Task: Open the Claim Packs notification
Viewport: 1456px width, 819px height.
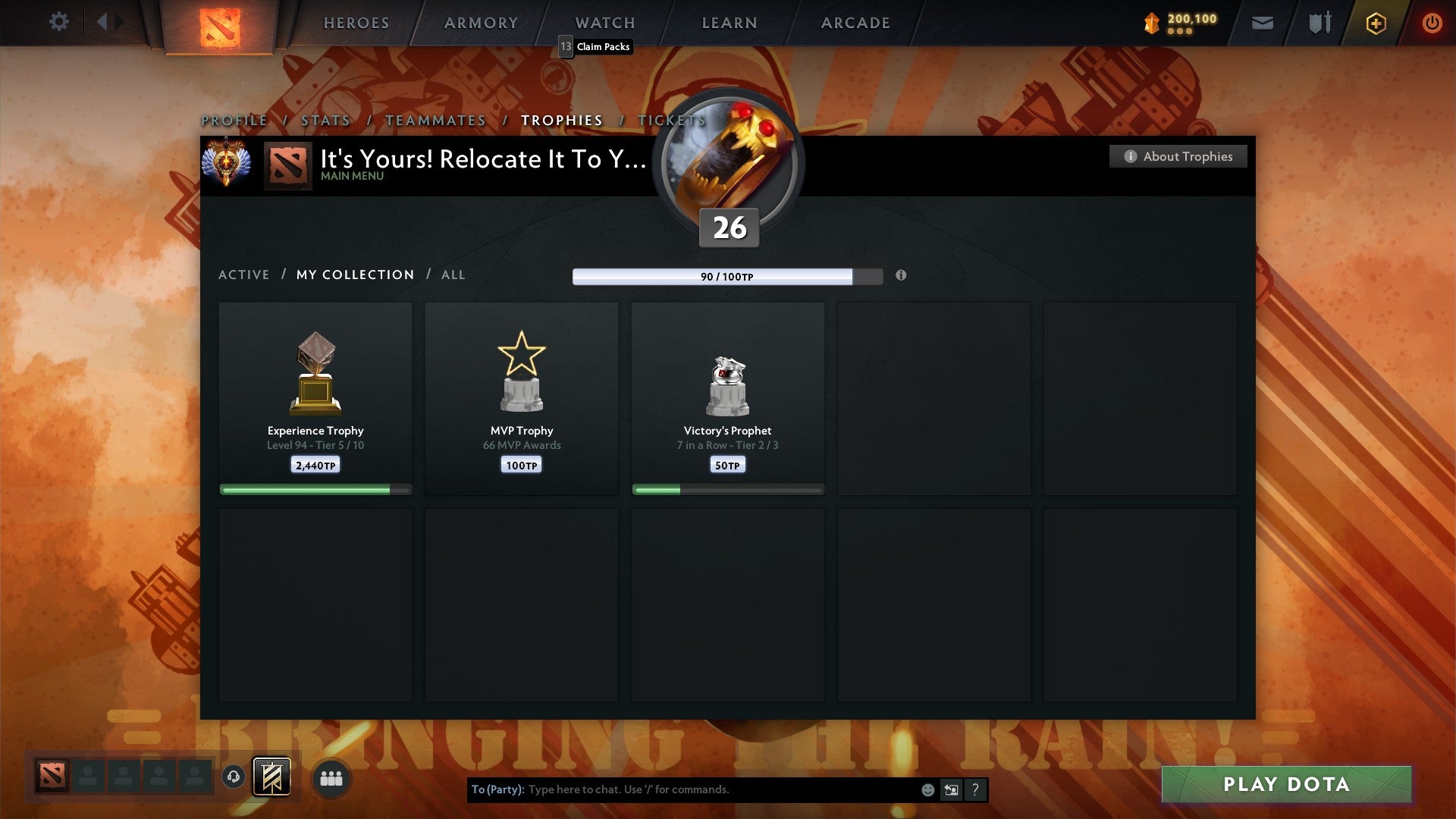Action: tap(595, 46)
